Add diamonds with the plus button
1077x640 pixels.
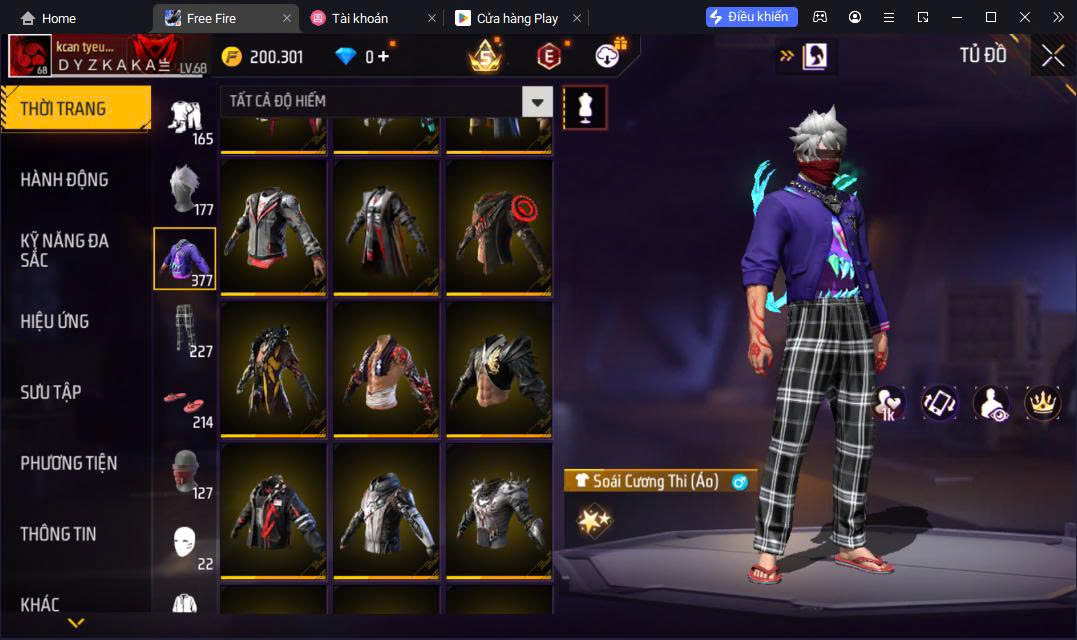coord(383,57)
